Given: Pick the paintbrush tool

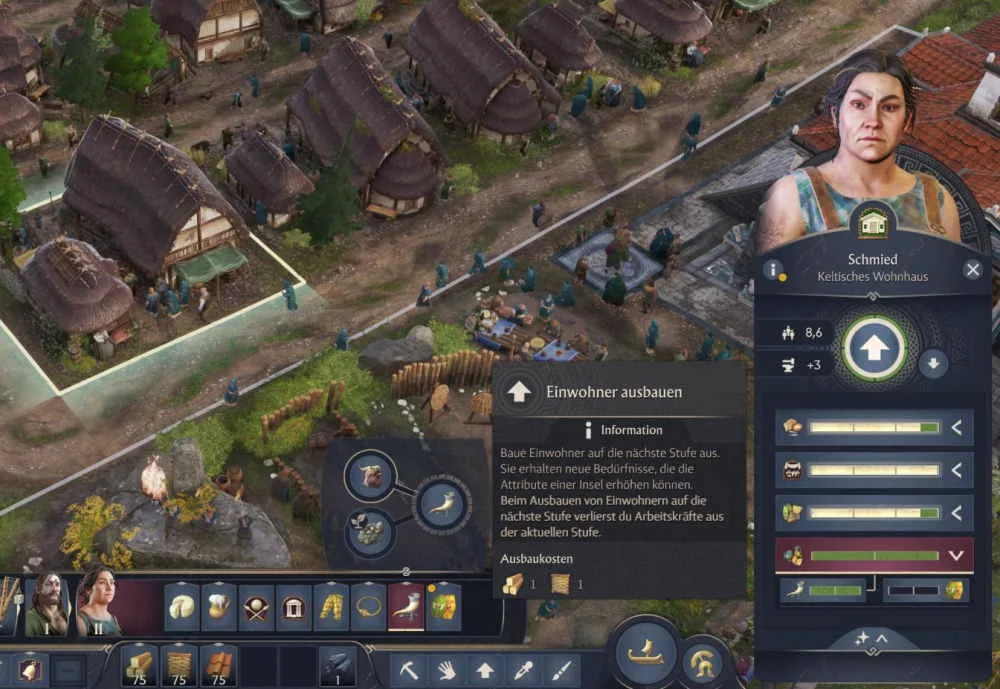Looking at the screenshot, I should pyautogui.click(x=560, y=668).
